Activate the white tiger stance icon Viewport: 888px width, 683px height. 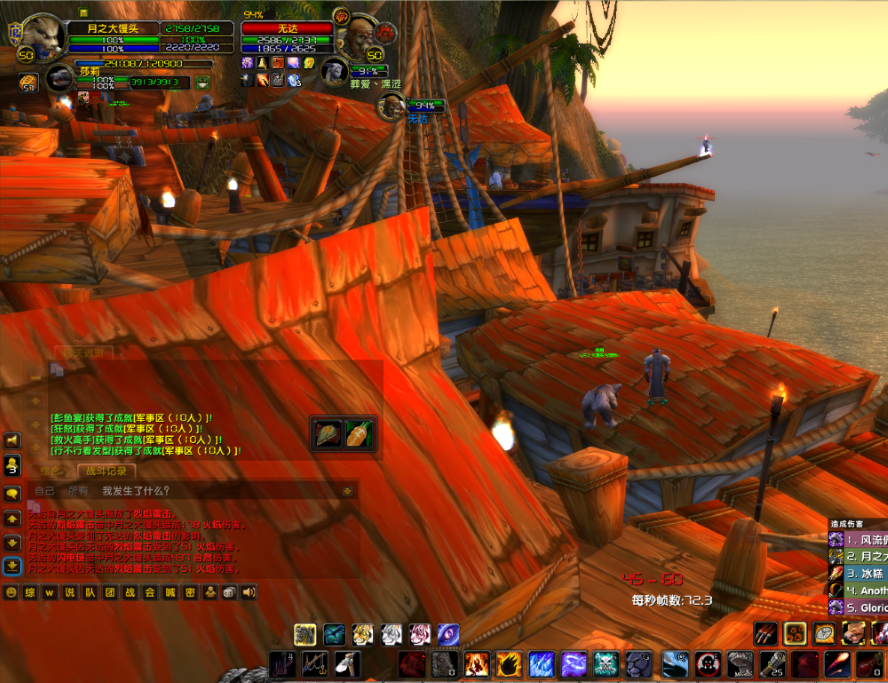pos(391,634)
